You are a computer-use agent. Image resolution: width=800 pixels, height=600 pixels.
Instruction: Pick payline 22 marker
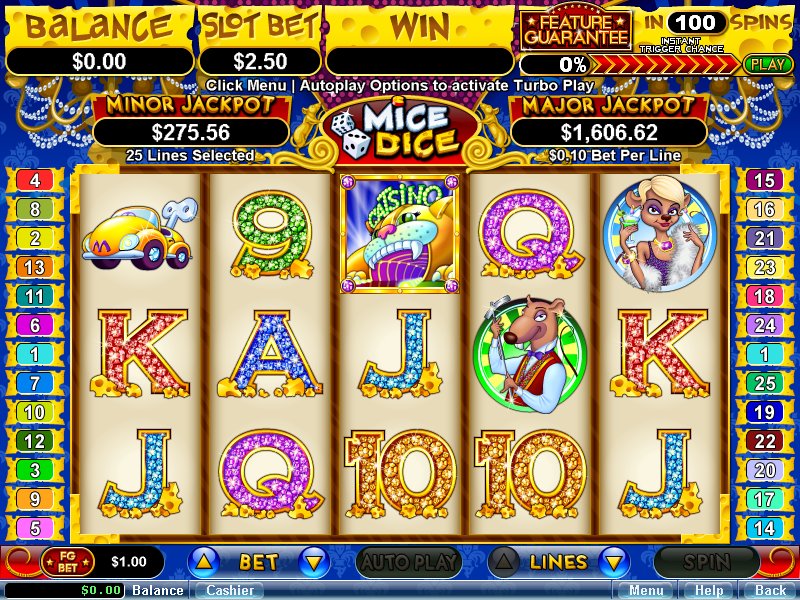click(x=764, y=442)
